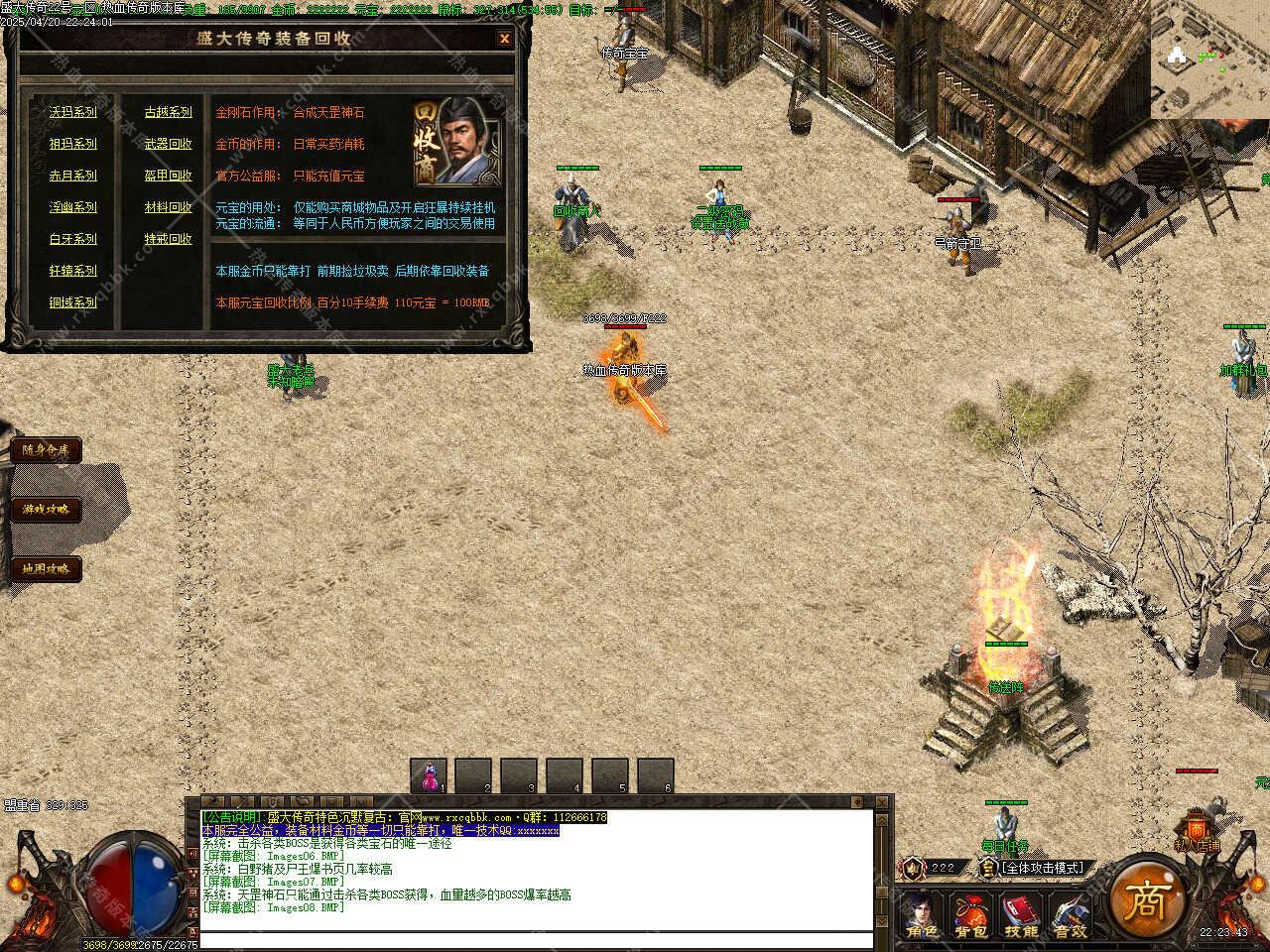This screenshot has height=952, width=1270.
Task: Open 材料回收 material recycling
Action: [169, 207]
